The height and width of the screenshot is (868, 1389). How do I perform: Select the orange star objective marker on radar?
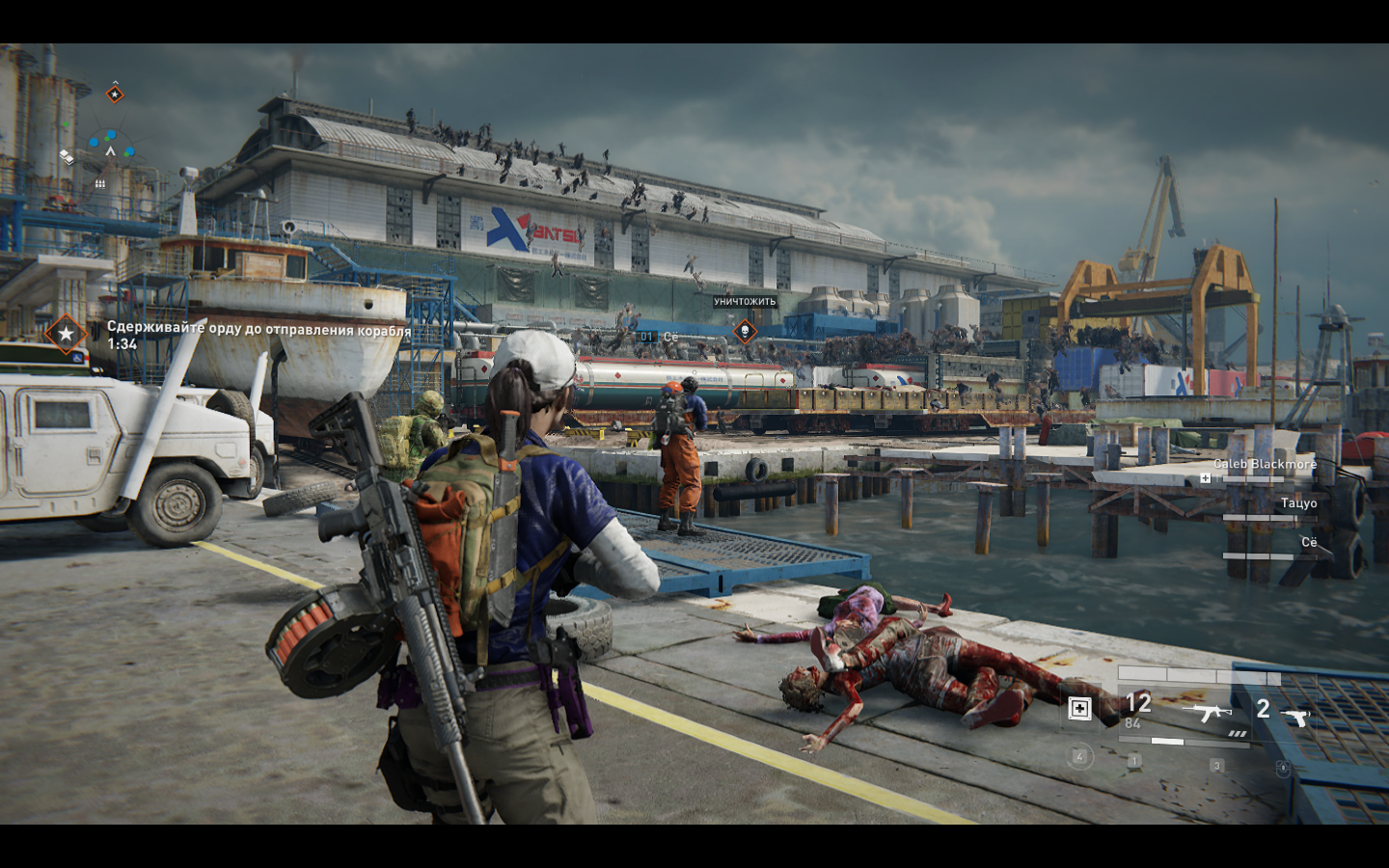(x=115, y=94)
